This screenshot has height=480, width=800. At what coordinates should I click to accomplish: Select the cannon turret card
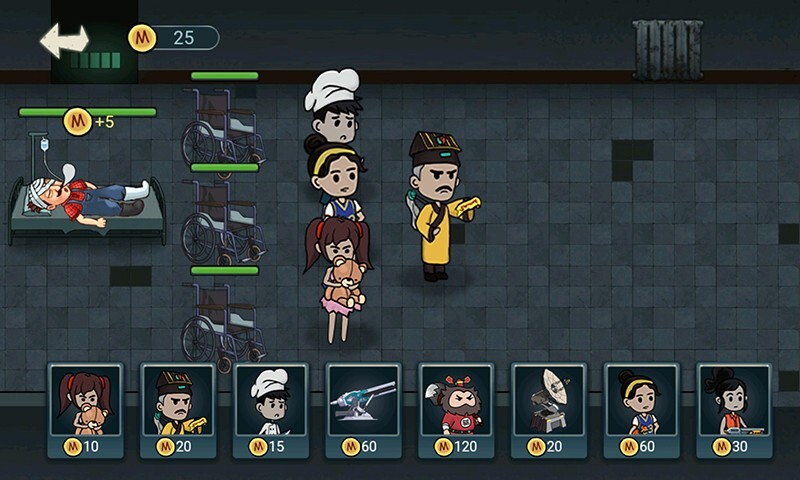363,409
